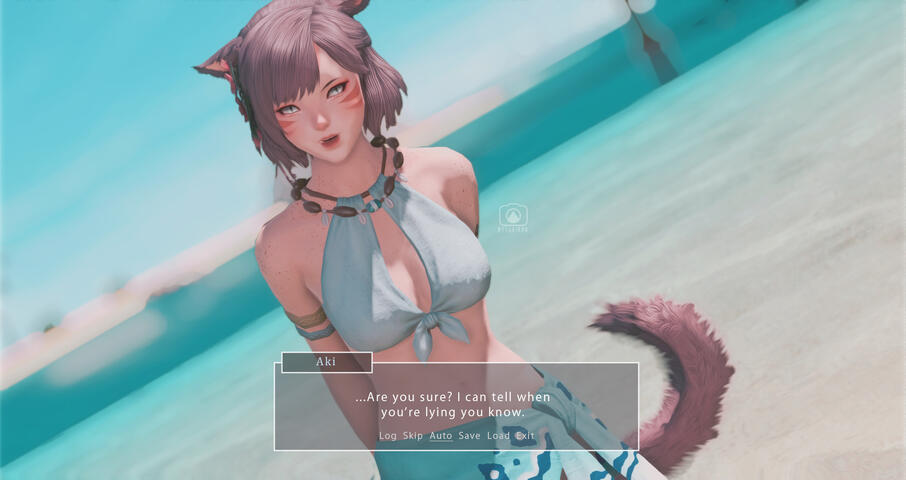Skip the current dialogue
The width and height of the screenshot is (906, 480).
(x=413, y=436)
